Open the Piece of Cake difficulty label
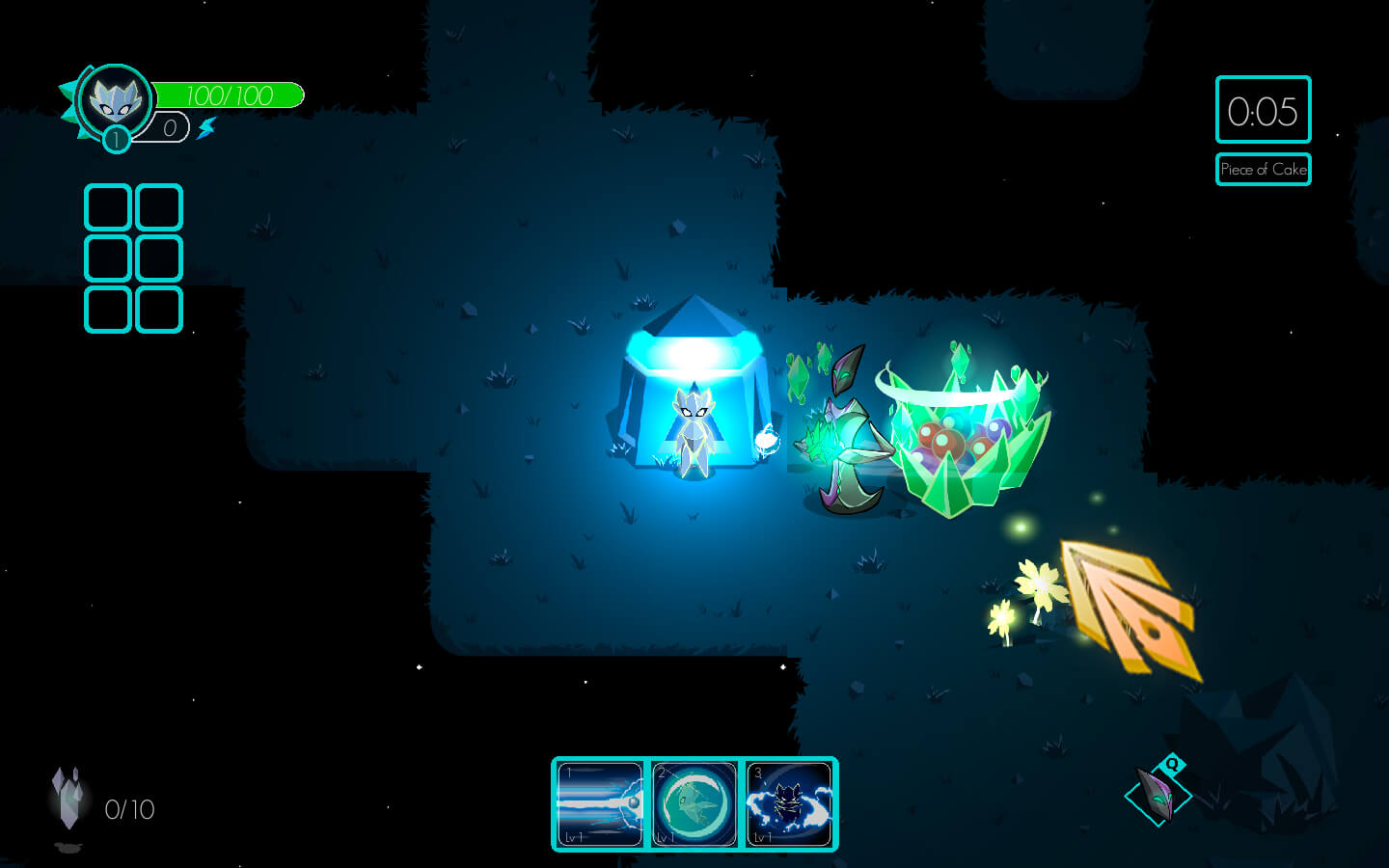The image size is (1389, 868). click(x=1263, y=170)
